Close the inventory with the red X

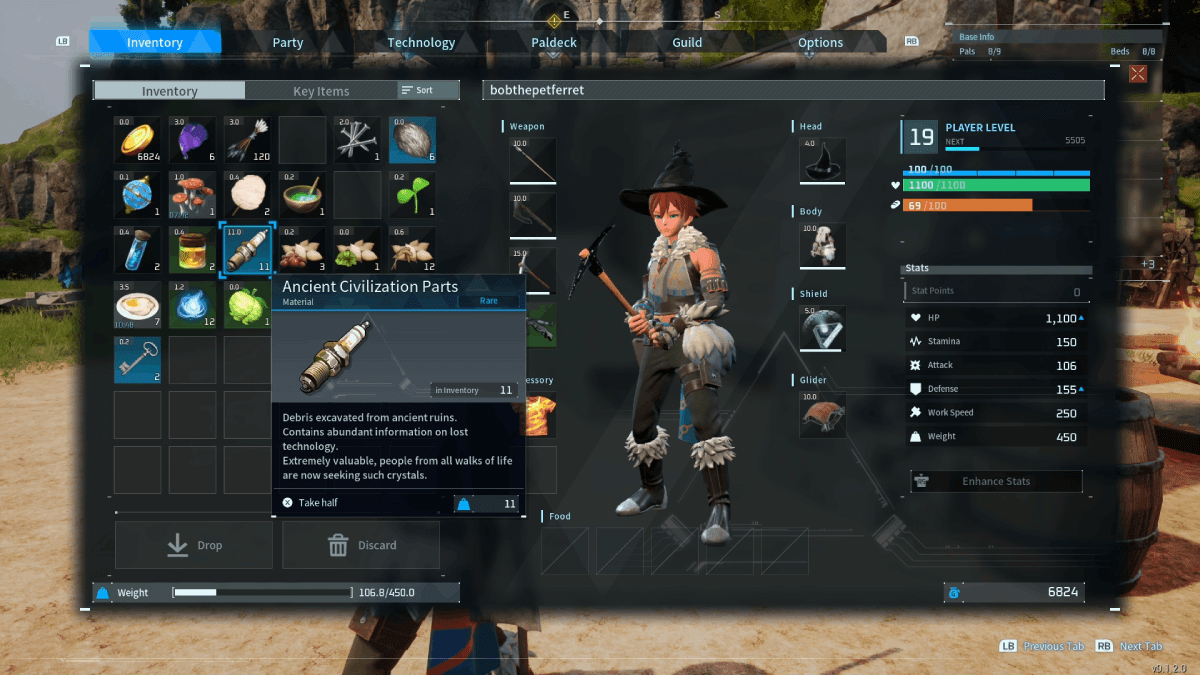1137,73
